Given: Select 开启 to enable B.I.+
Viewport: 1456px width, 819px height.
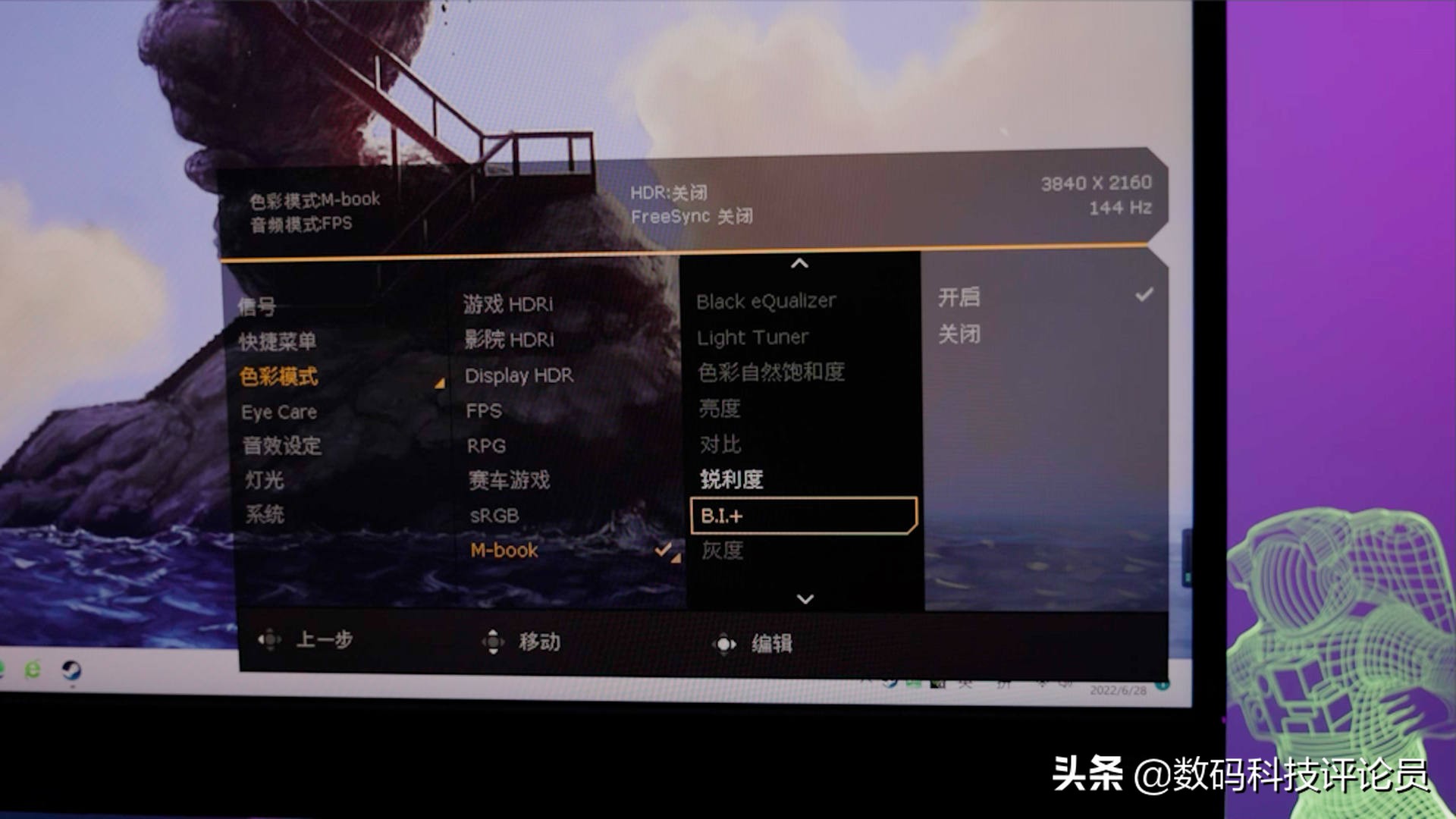Looking at the screenshot, I should click(x=959, y=298).
